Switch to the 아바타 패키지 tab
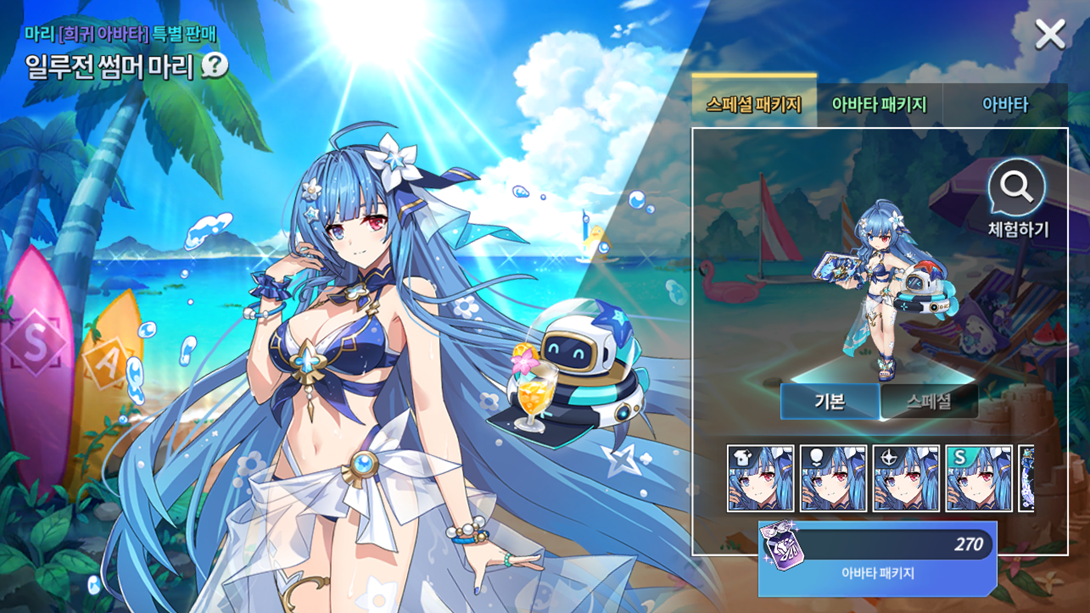1090x613 pixels. coord(879,104)
